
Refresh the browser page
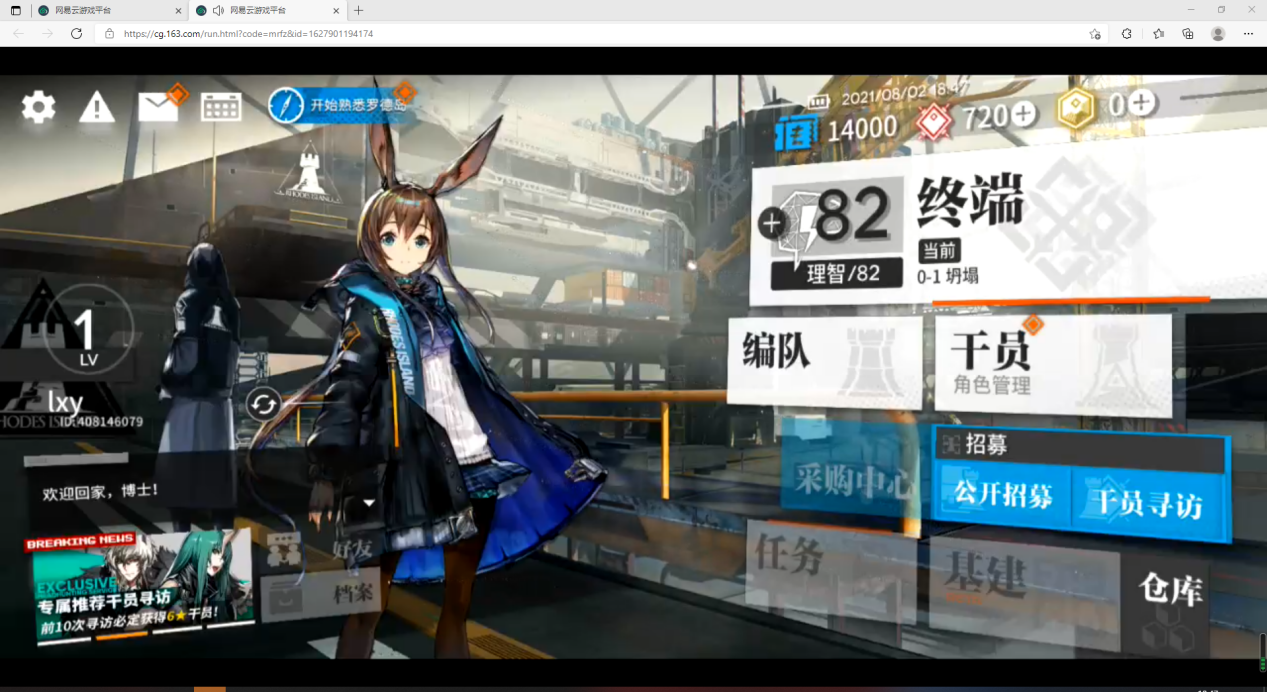(x=76, y=33)
